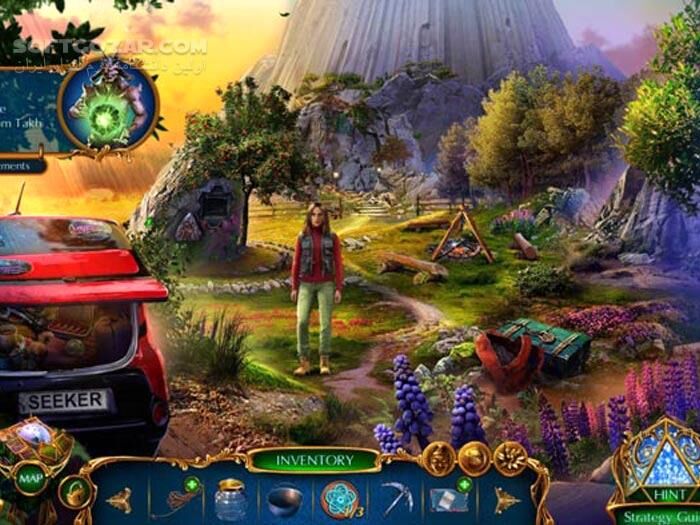Select the rope broom inventory item

tap(176, 499)
